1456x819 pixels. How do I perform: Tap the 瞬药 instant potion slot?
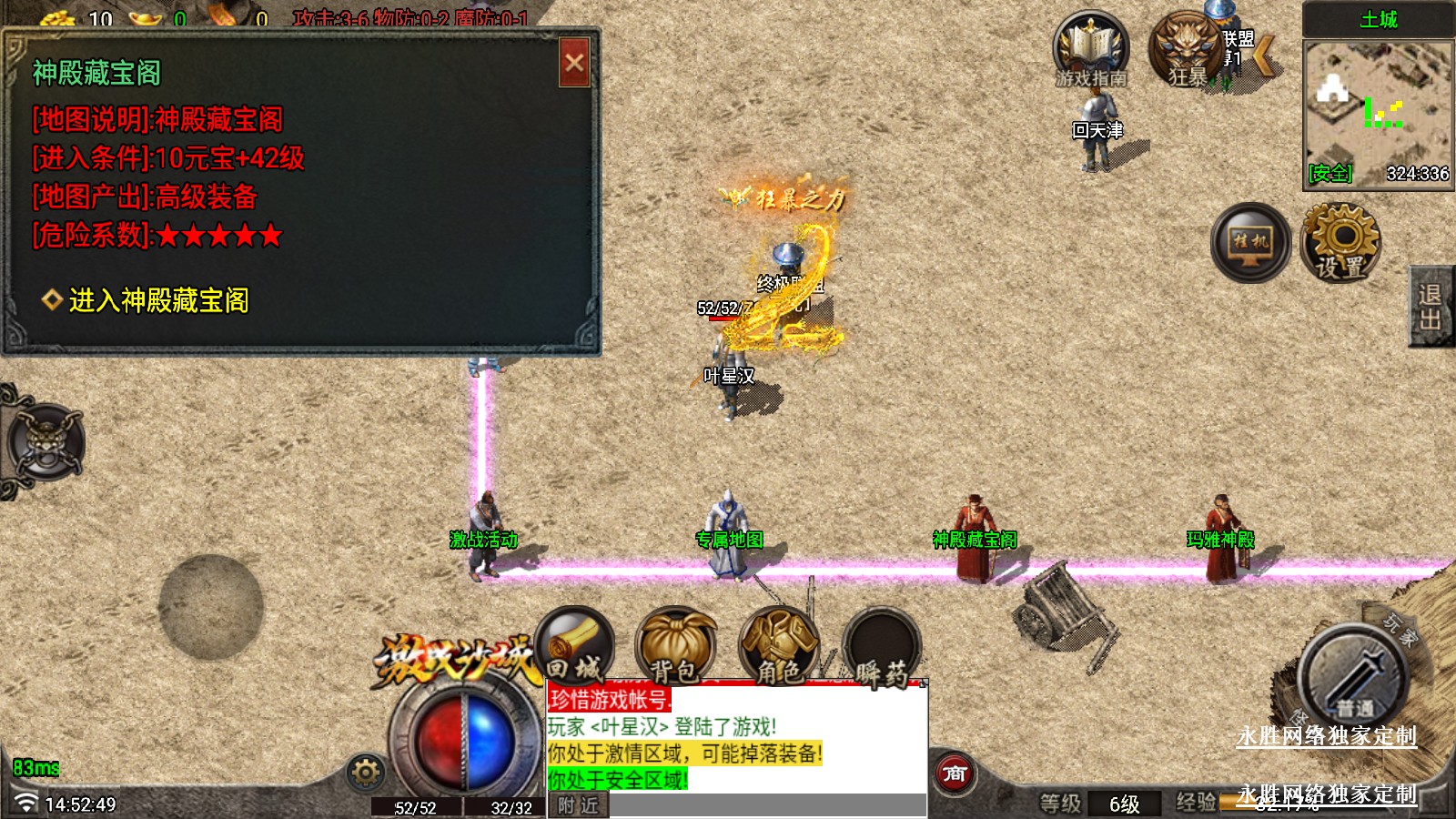(881, 647)
